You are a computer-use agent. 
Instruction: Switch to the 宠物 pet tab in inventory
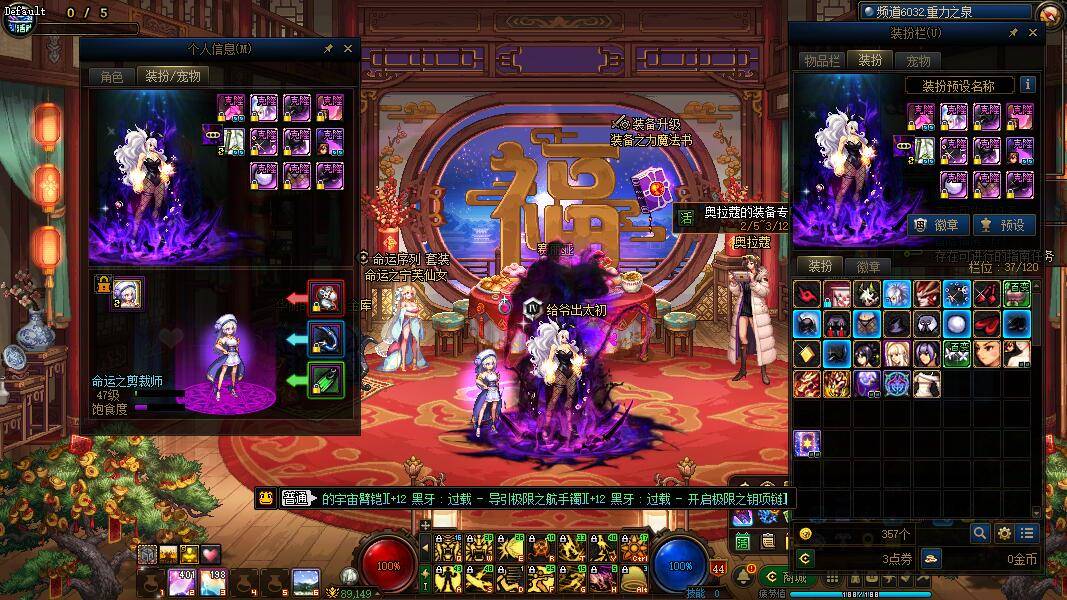pos(918,61)
